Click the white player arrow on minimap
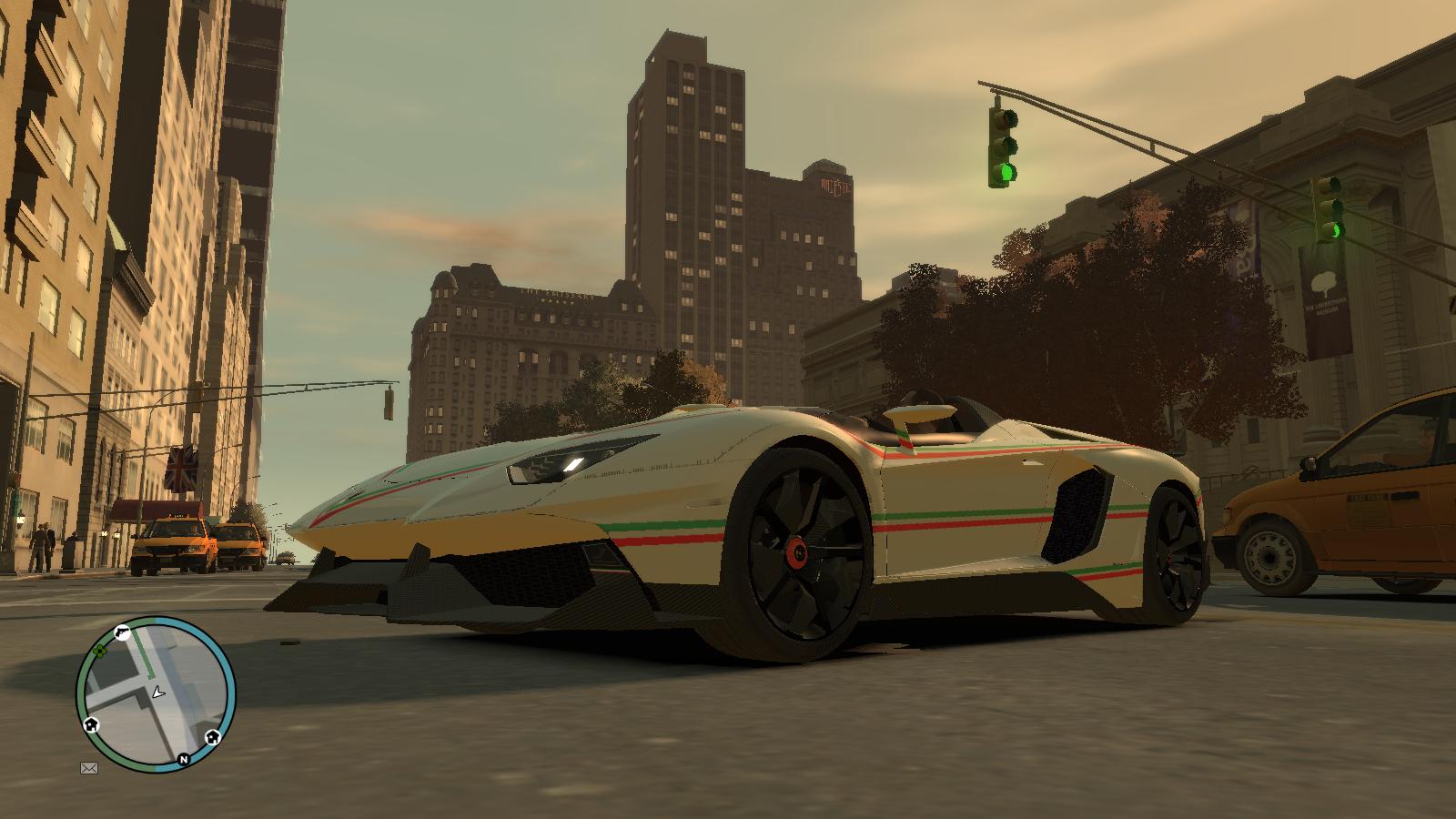This screenshot has height=819, width=1456. [x=160, y=692]
